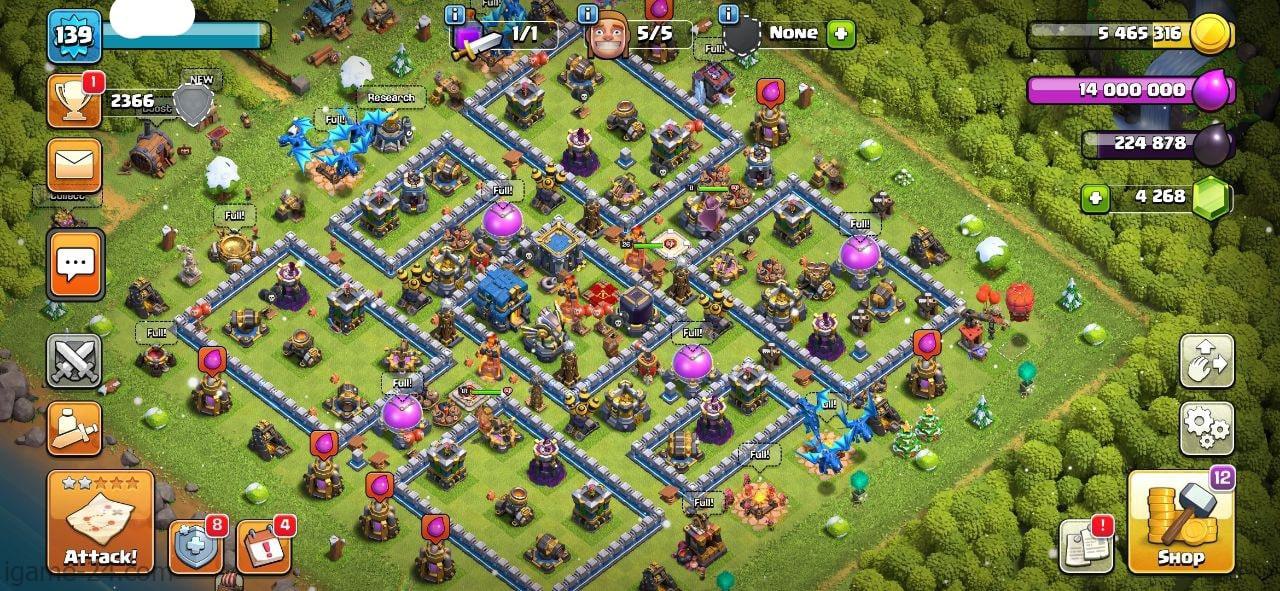Open the village layout editor
This screenshot has width=1280, height=591.
1207,361
